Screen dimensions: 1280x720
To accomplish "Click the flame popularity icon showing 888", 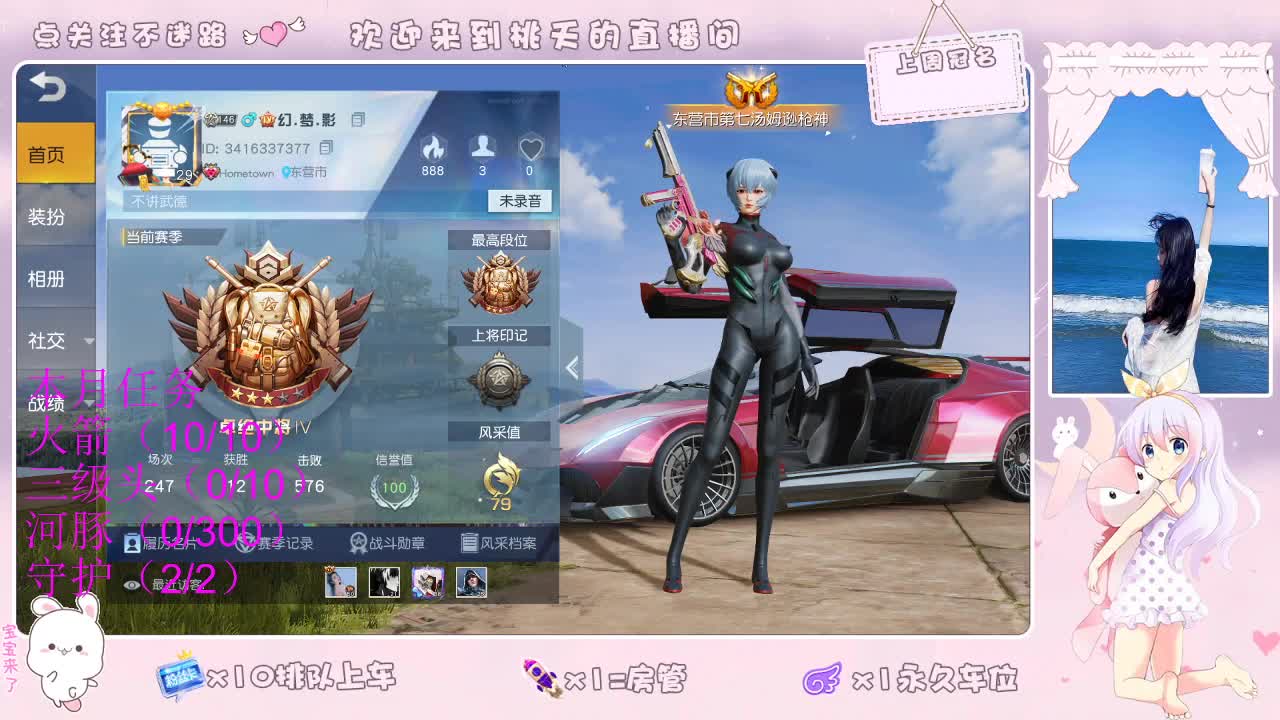I will click(432, 148).
